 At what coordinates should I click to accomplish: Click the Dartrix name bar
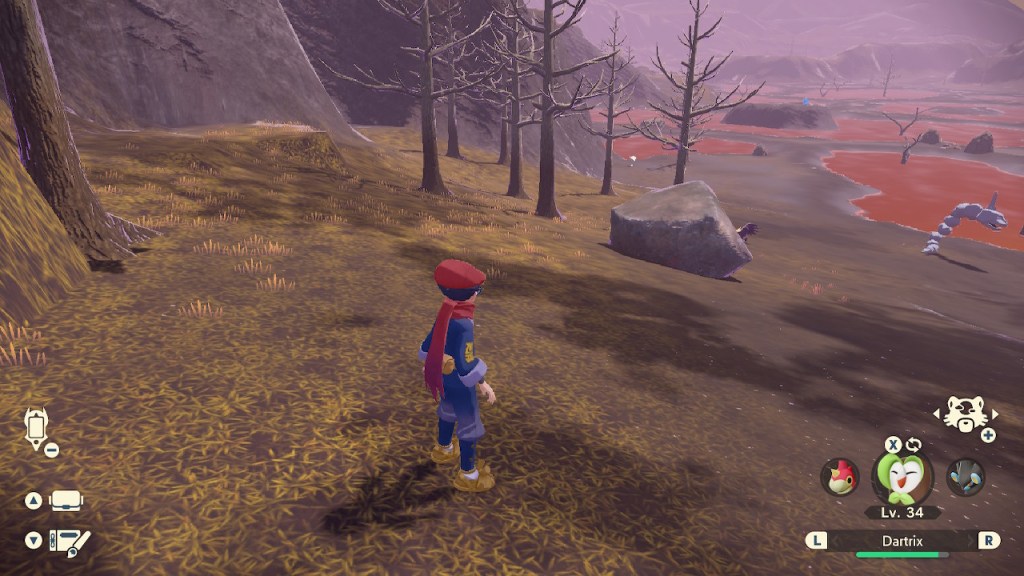pos(903,540)
